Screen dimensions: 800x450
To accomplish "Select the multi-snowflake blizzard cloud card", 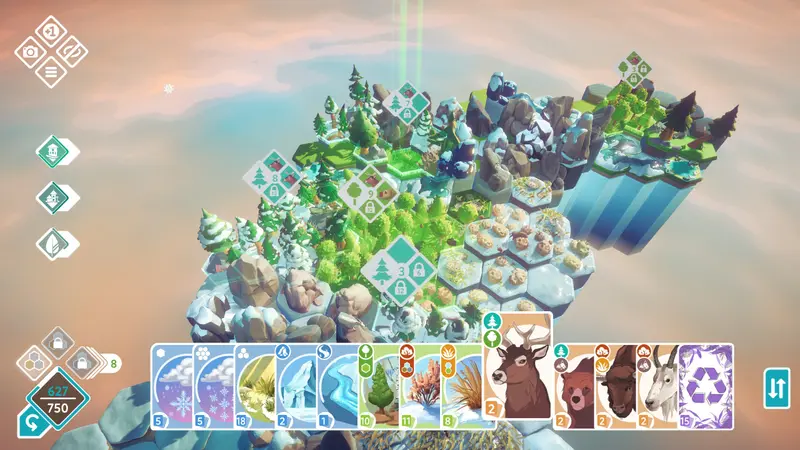I will [214, 386].
